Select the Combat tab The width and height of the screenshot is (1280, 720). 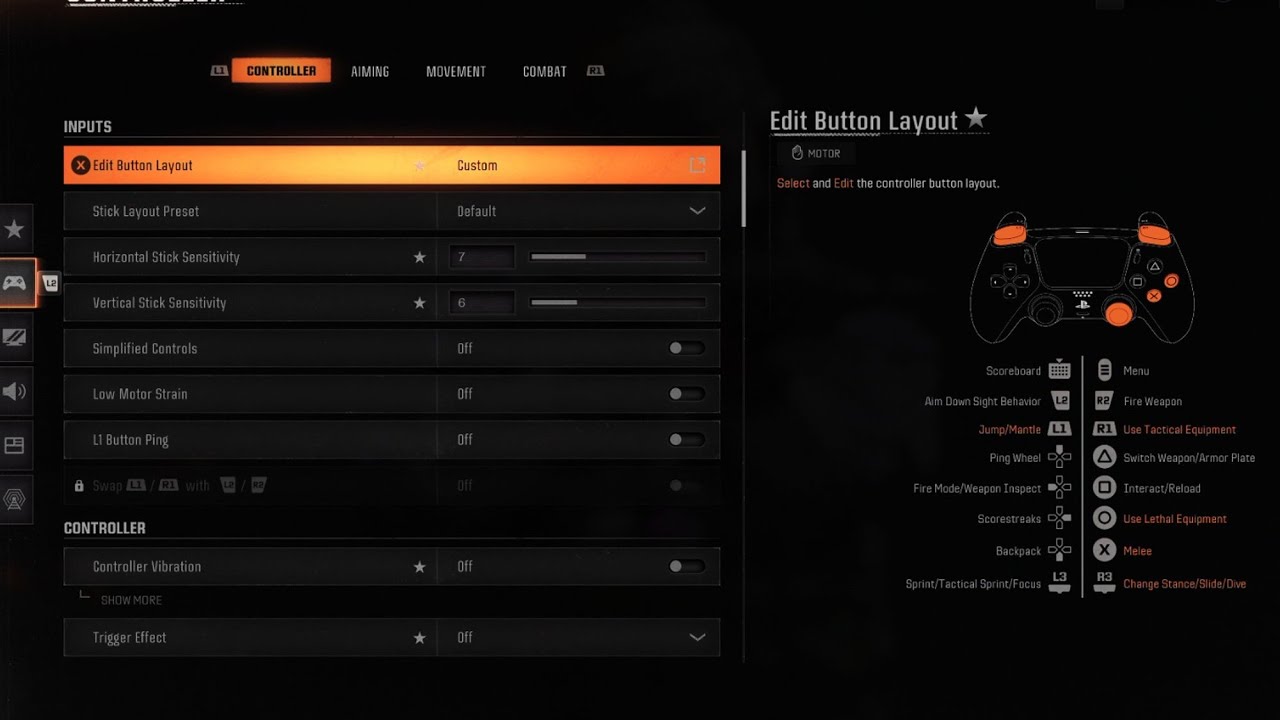point(544,72)
